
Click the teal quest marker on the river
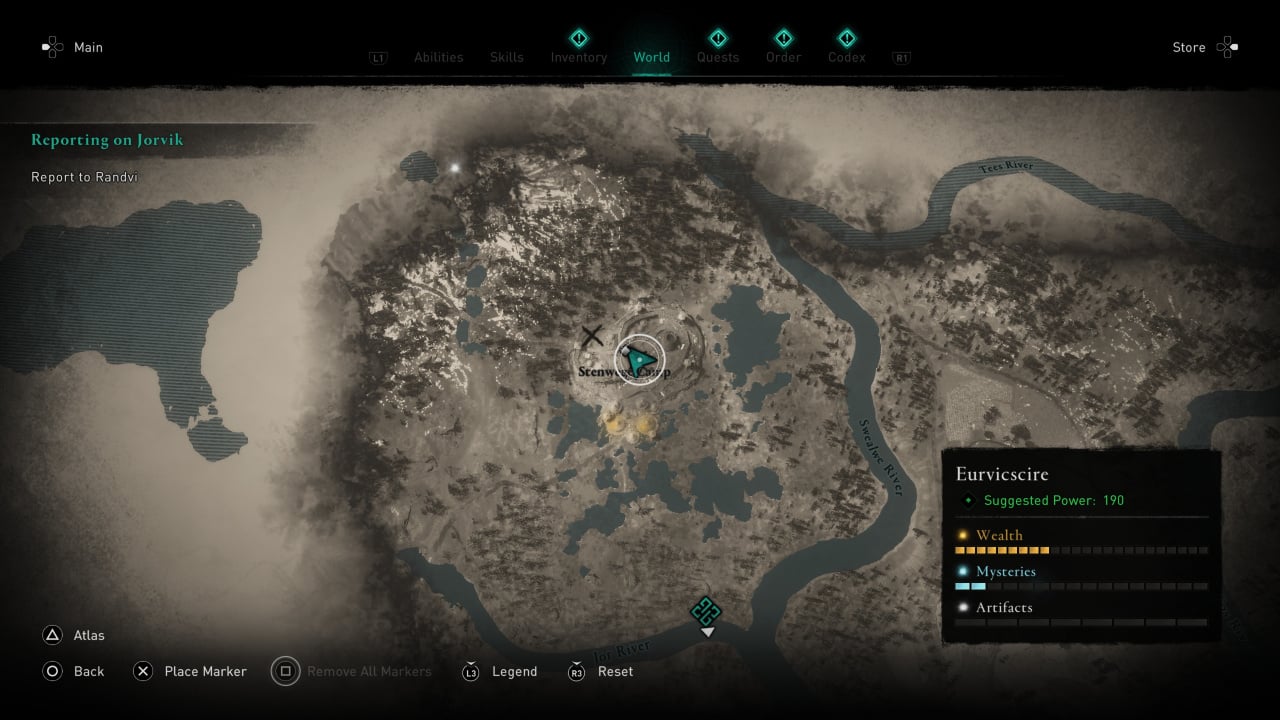(706, 610)
